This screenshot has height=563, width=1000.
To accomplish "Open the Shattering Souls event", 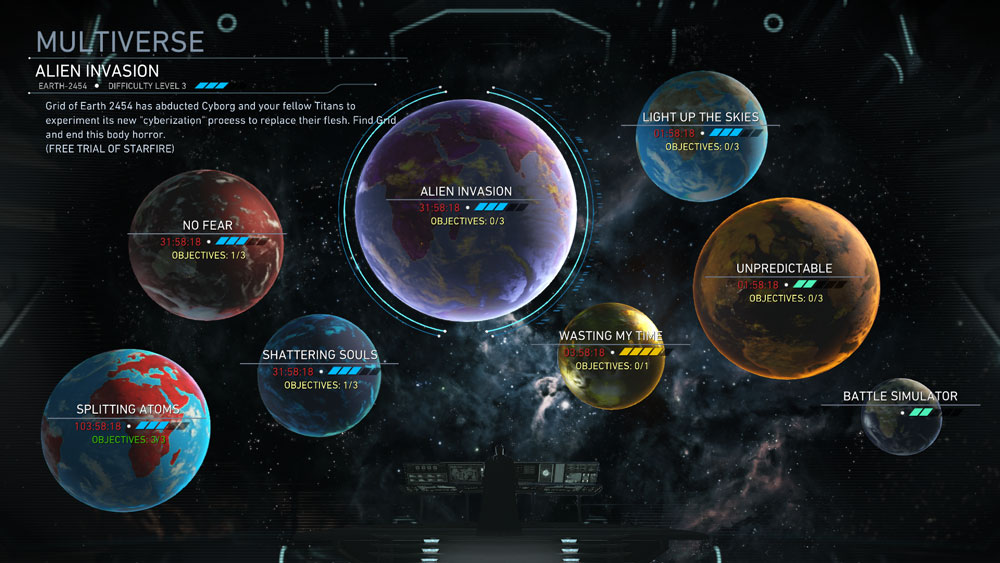I will pyautogui.click(x=319, y=375).
